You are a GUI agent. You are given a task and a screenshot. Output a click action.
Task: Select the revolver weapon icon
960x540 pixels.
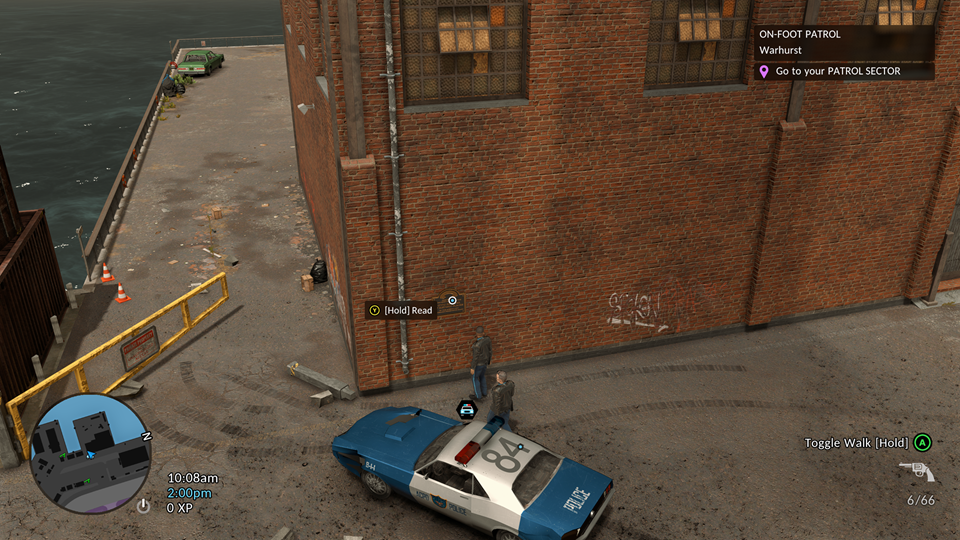point(916,471)
